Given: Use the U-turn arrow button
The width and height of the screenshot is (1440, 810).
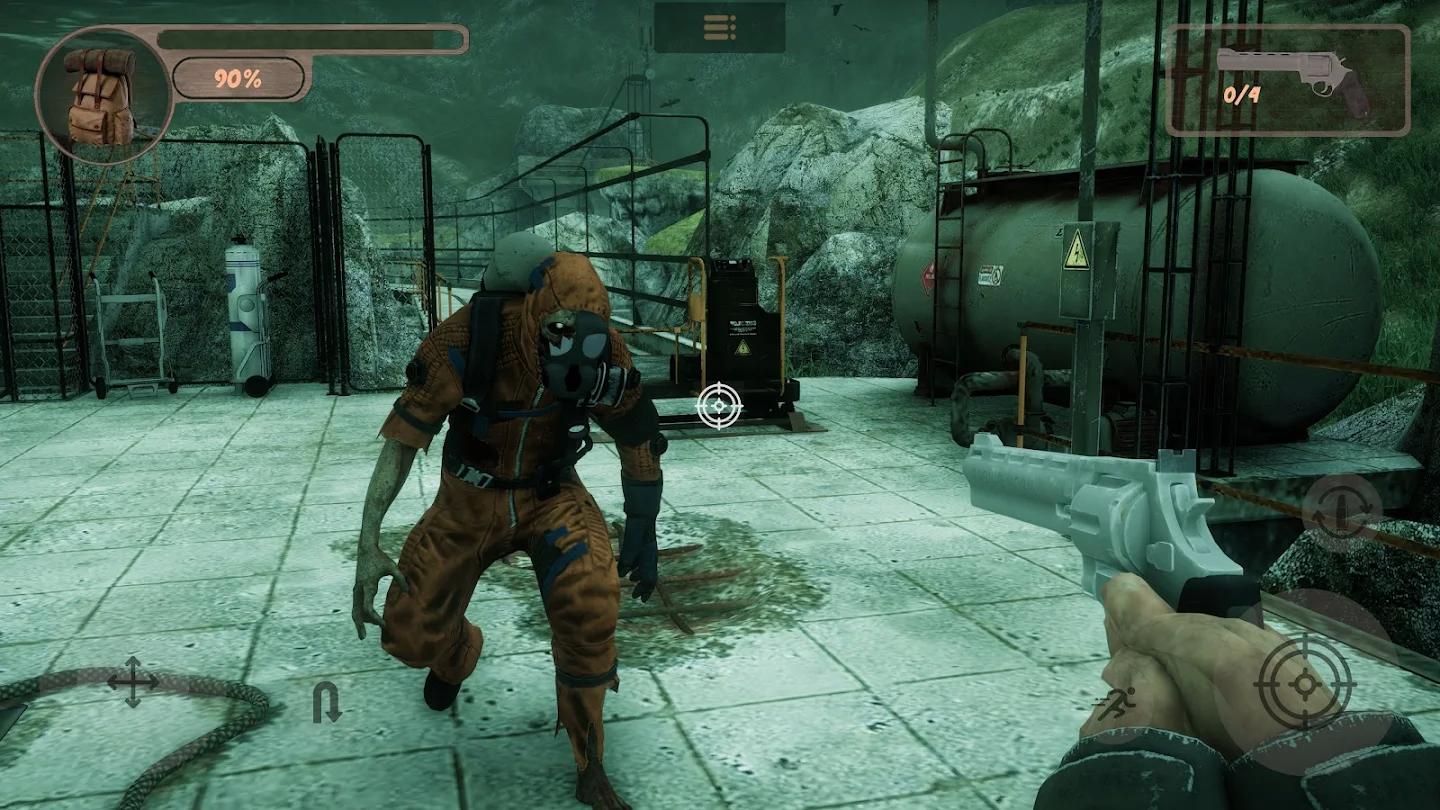Looking at the screenshot, I should coord(326,702).
